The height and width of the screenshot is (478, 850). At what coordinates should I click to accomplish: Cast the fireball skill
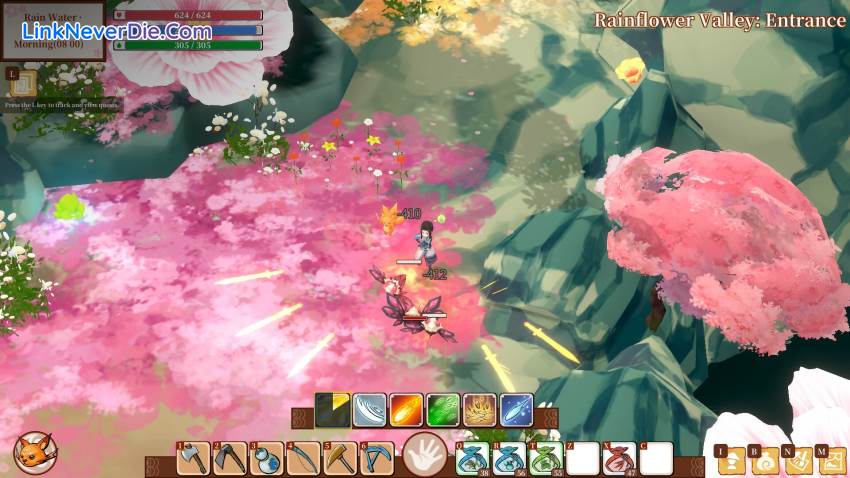click(406, 410)
